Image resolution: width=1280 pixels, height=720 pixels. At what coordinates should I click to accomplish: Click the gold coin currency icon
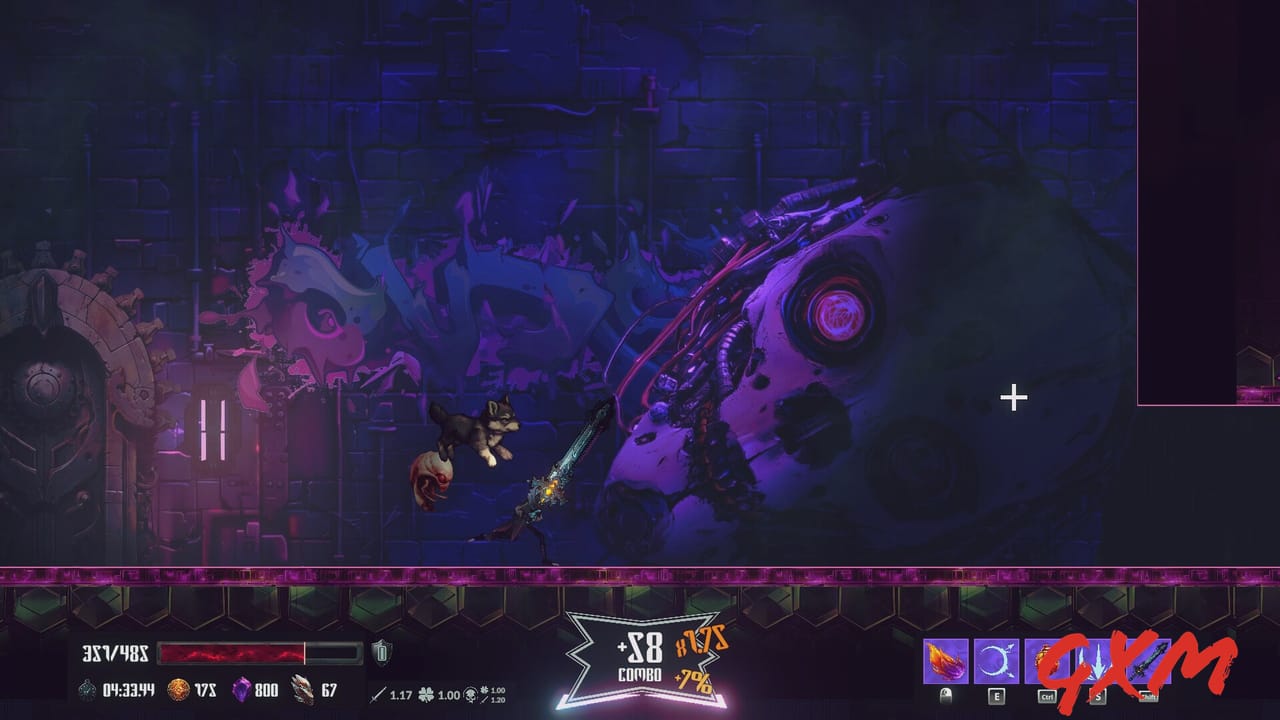point(179,687)
